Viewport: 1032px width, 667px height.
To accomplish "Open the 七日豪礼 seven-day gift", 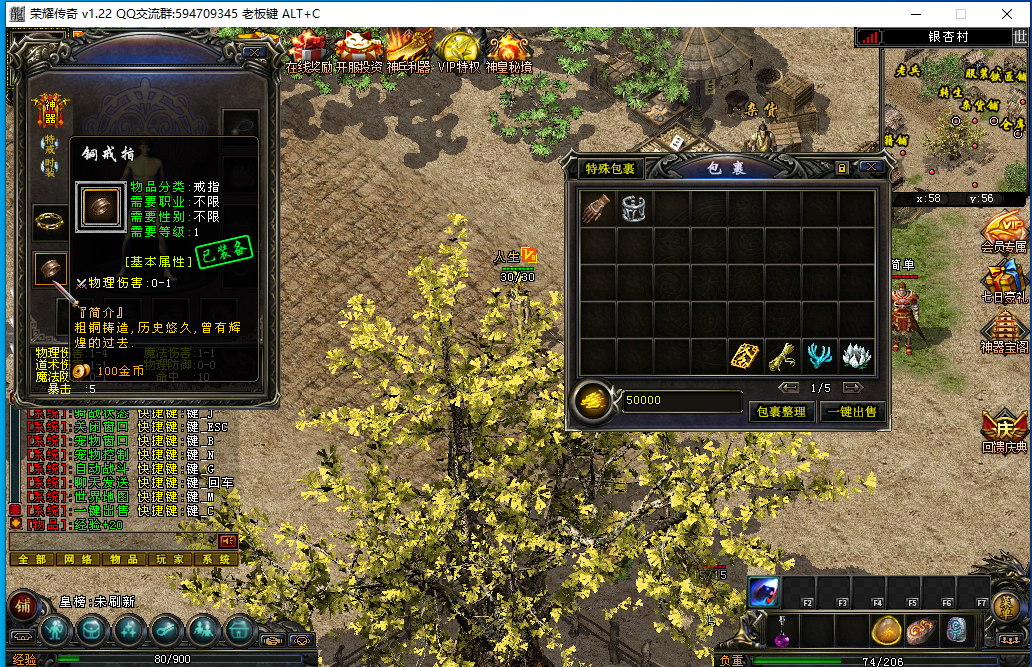I will 1003,280.
